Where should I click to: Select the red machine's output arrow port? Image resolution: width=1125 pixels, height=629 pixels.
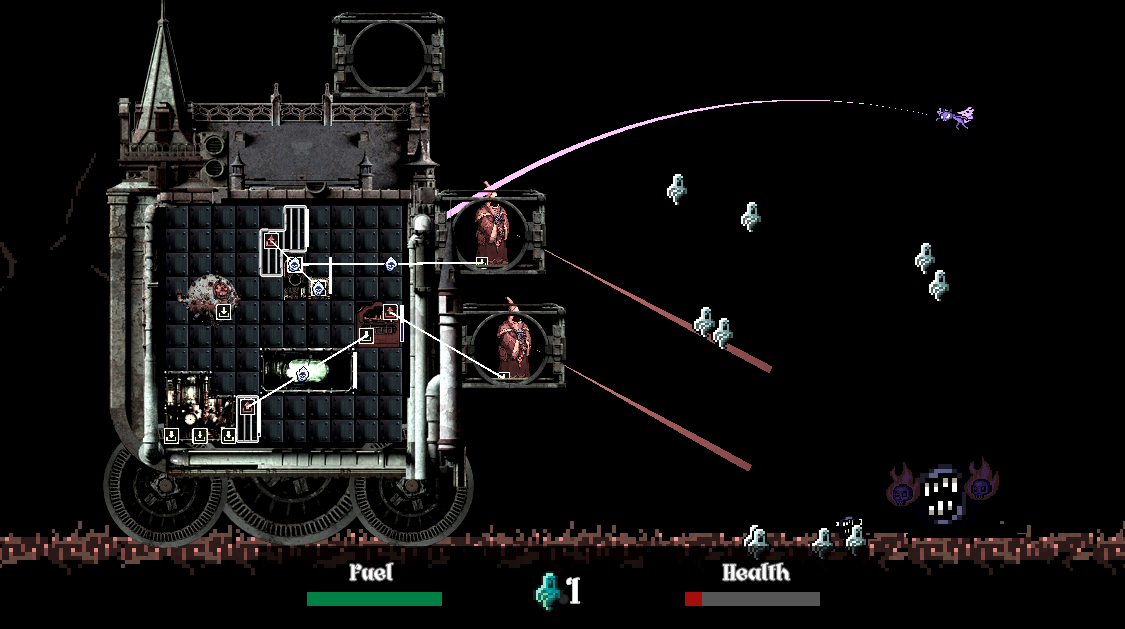tap(390, 312)
